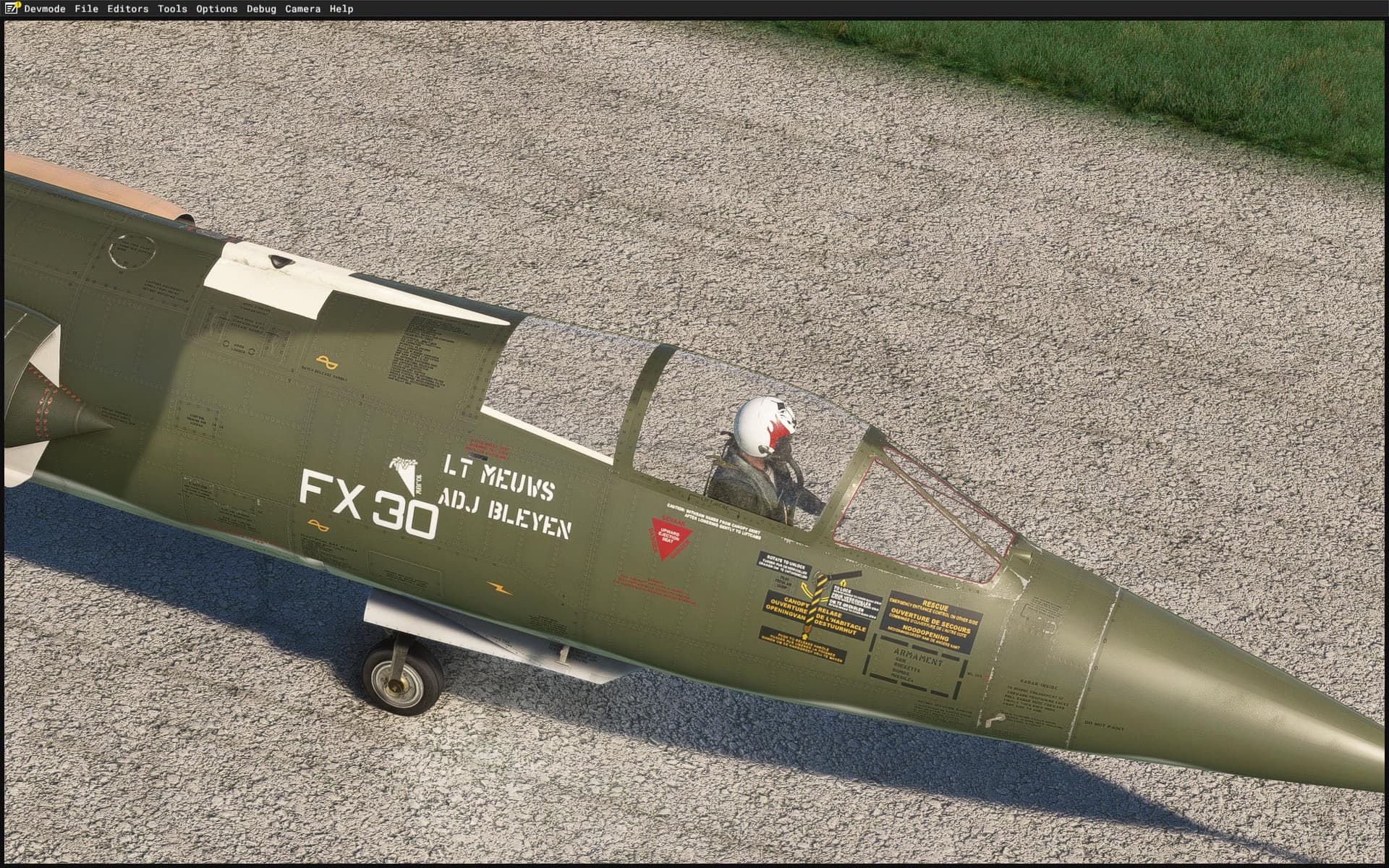This screenshot has height=868, width=1389.
Task: Open the Debug menu
Action: (262, 9)
